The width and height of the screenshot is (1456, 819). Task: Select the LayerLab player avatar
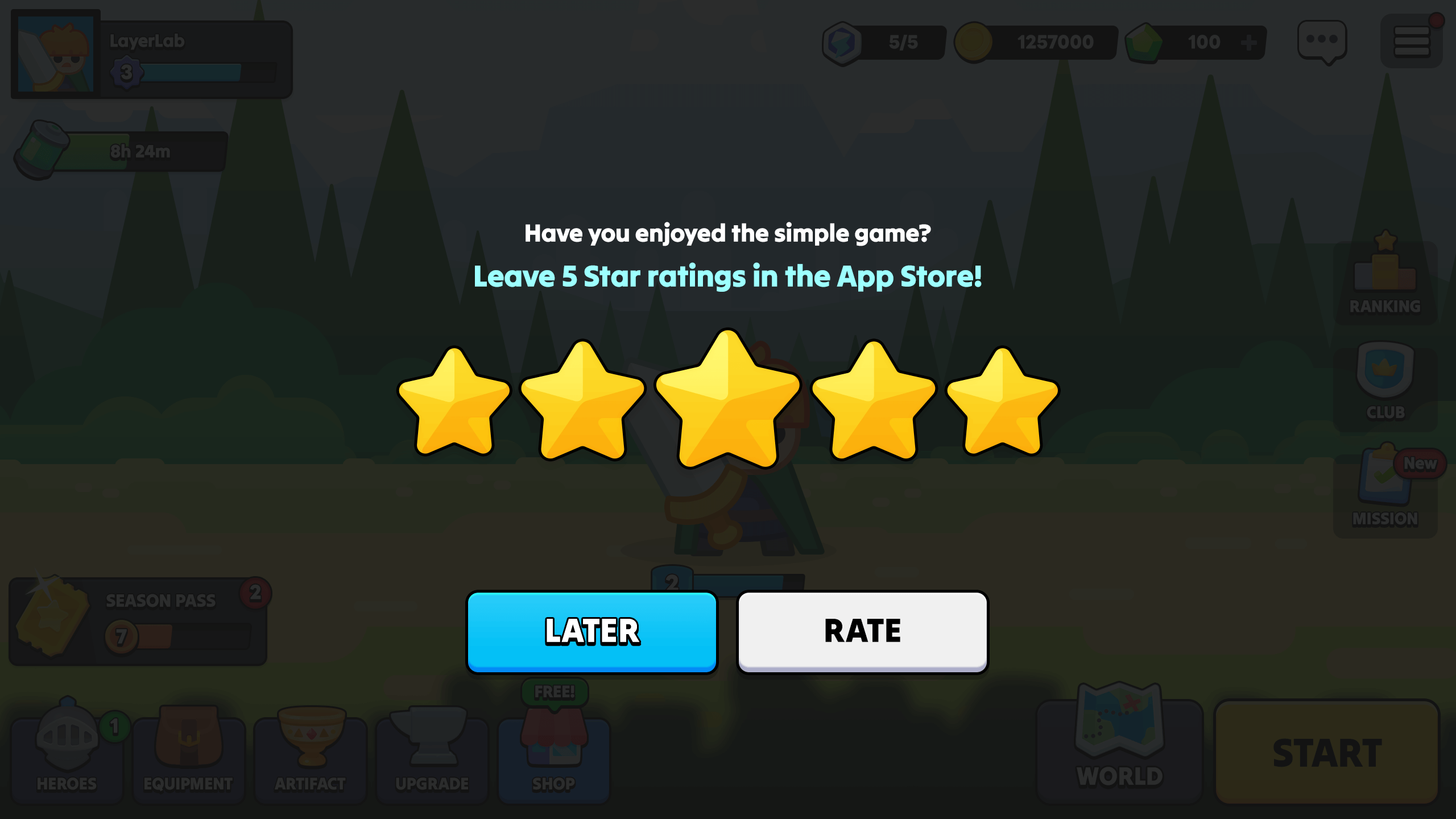55,53
